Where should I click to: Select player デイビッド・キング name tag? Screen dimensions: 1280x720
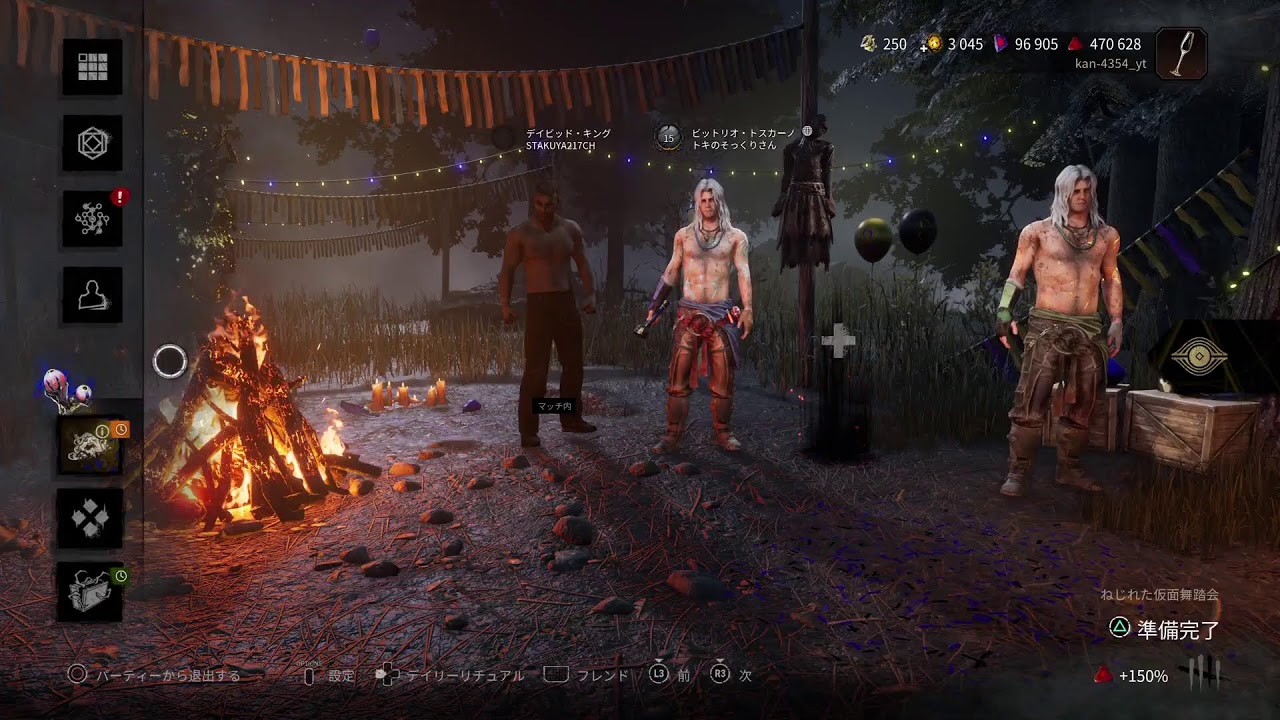pyautogui.click(x=567, y=139)
